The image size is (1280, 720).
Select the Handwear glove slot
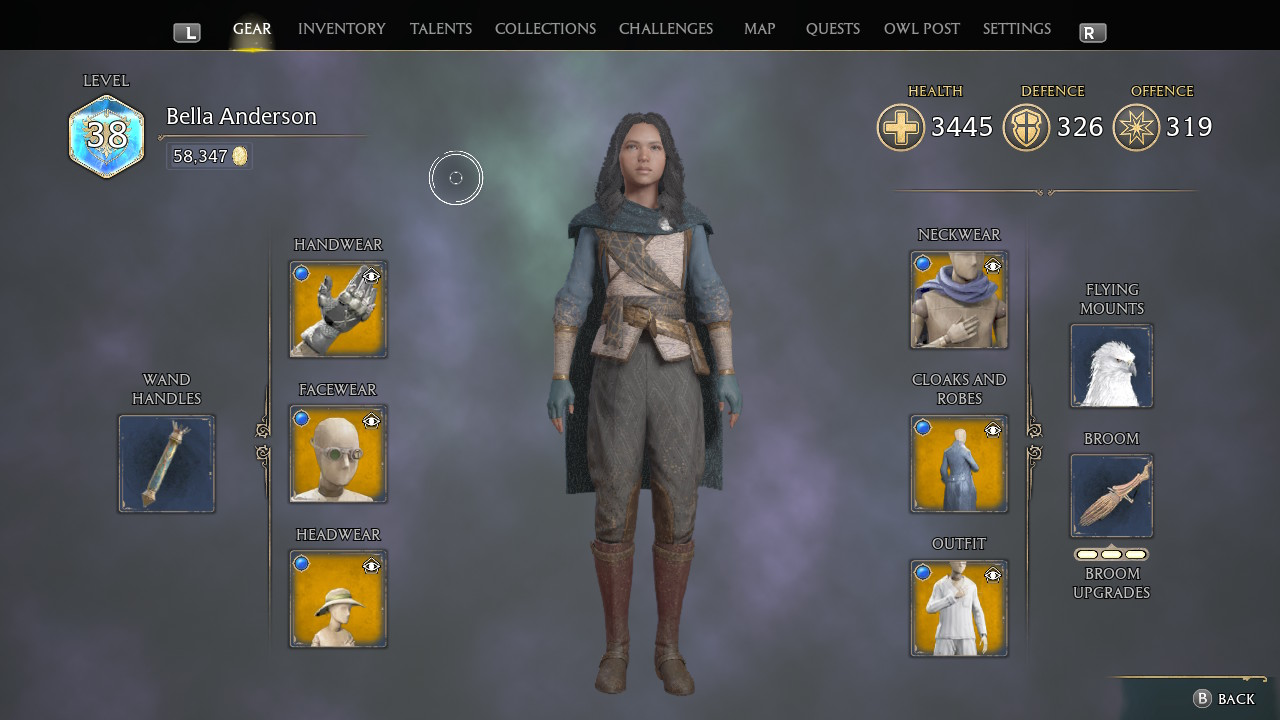tap(338, 310)
